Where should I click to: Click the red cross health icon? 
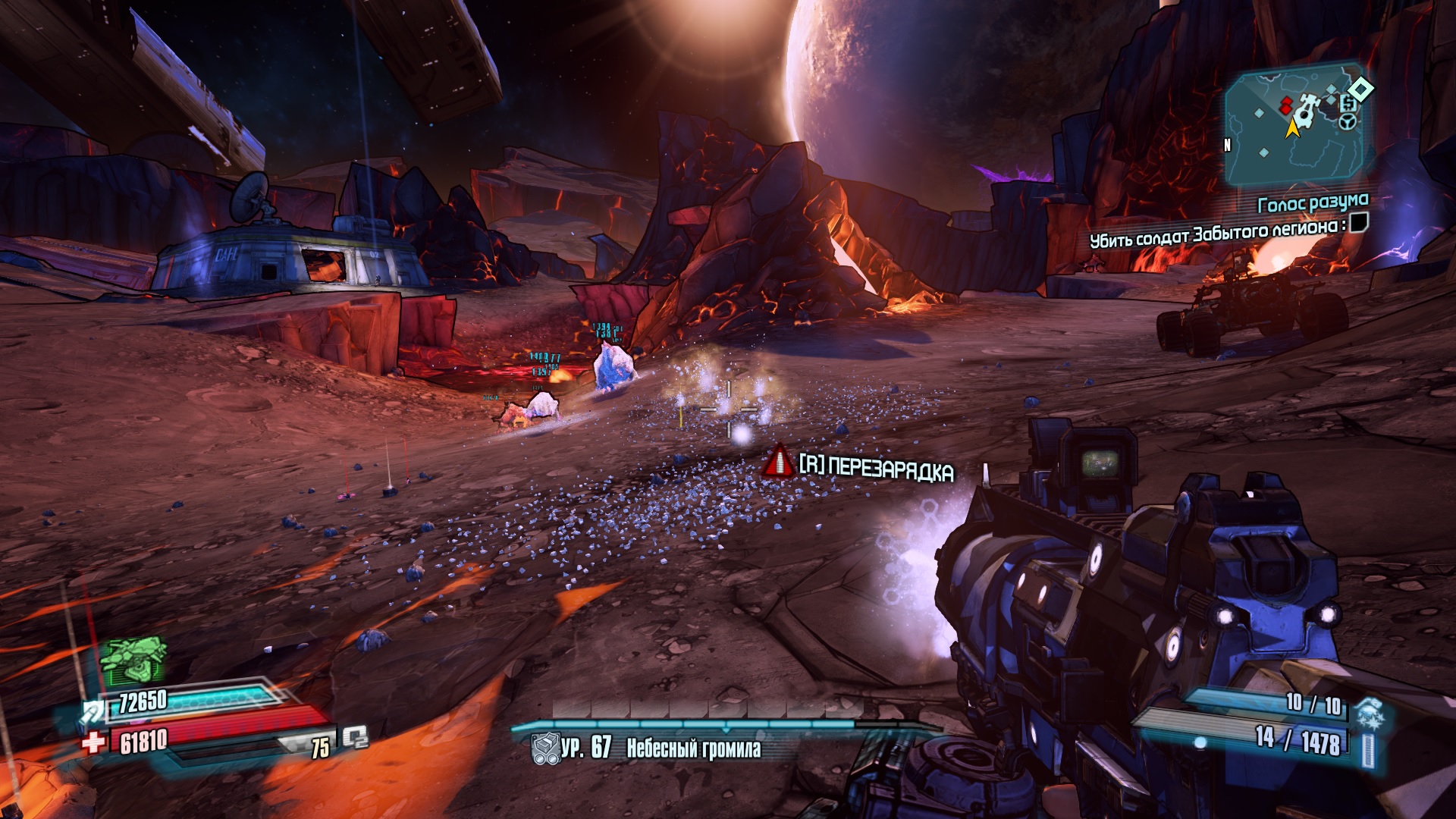click(x=95, y=741)
